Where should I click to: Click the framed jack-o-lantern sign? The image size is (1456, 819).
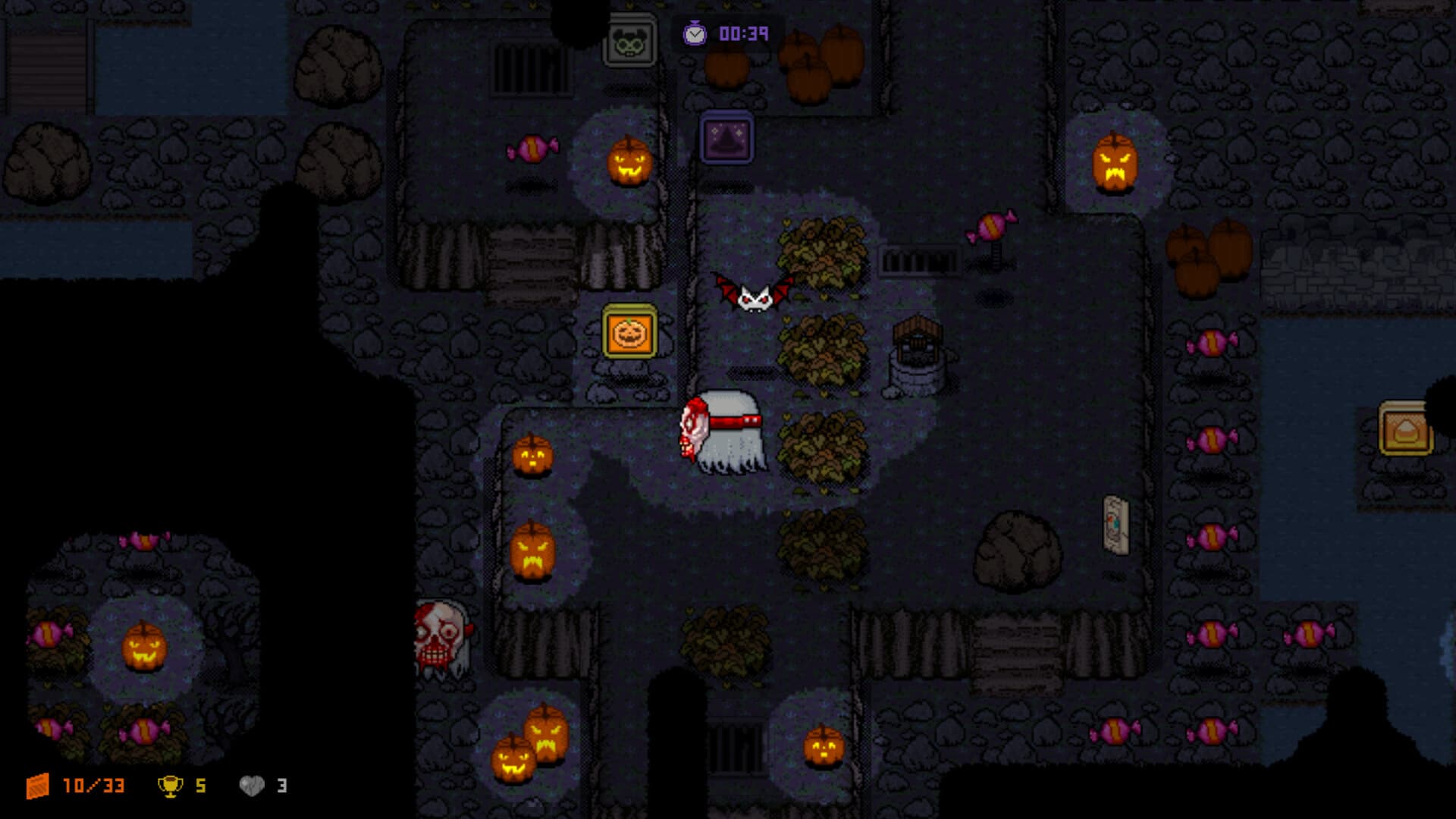pos(629,332)
